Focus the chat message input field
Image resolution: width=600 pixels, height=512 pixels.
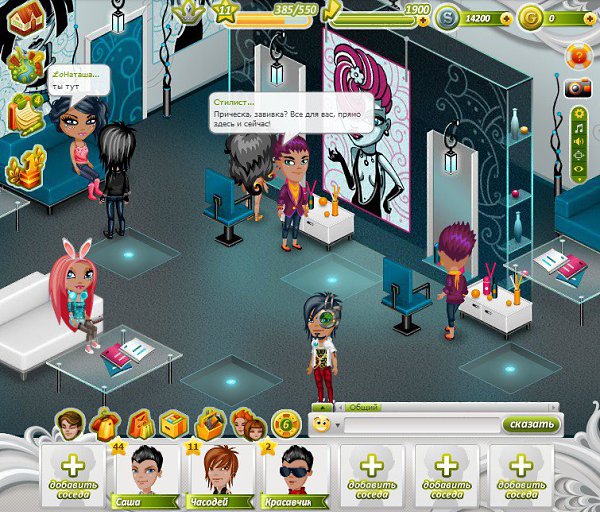(418, 424)
